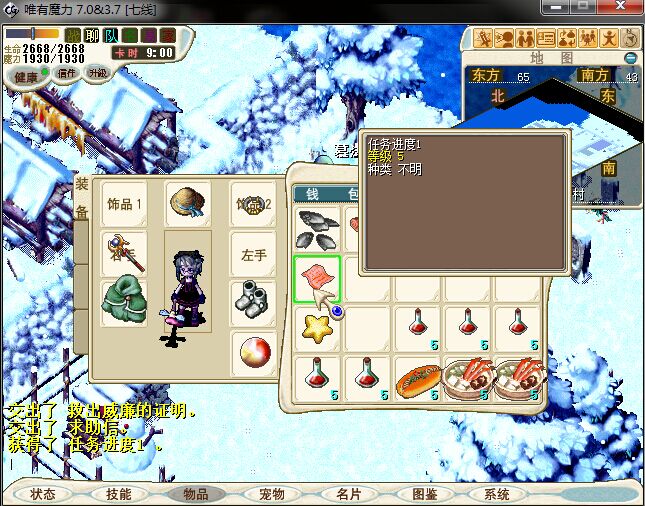Toggle the 聊 chat mode button
The width and height of the screenshot is (645, 506).
pyautogui.click(x=92, y=36)
